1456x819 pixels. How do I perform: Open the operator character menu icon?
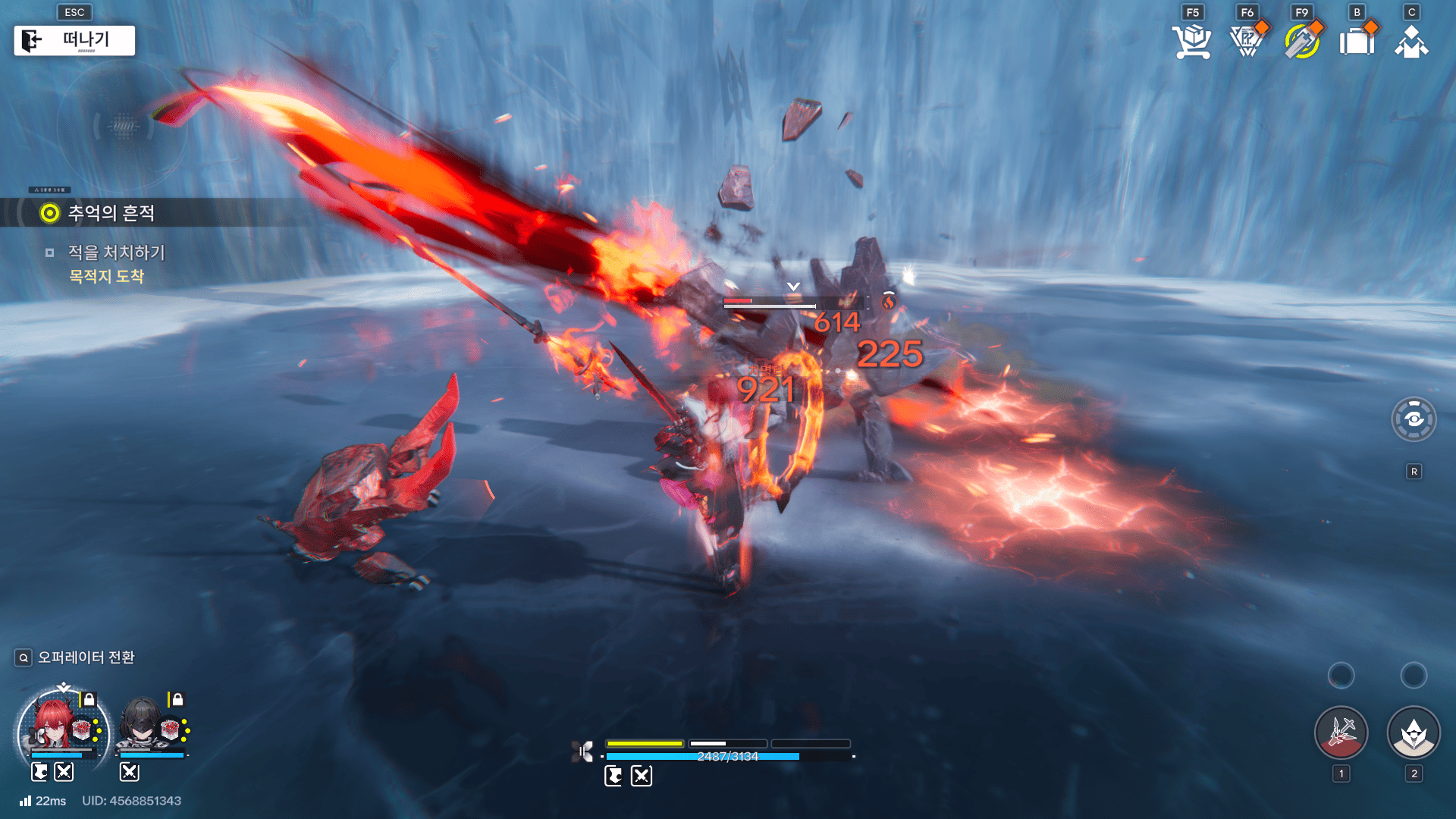pyautogui.click(x=1411, y=42)
